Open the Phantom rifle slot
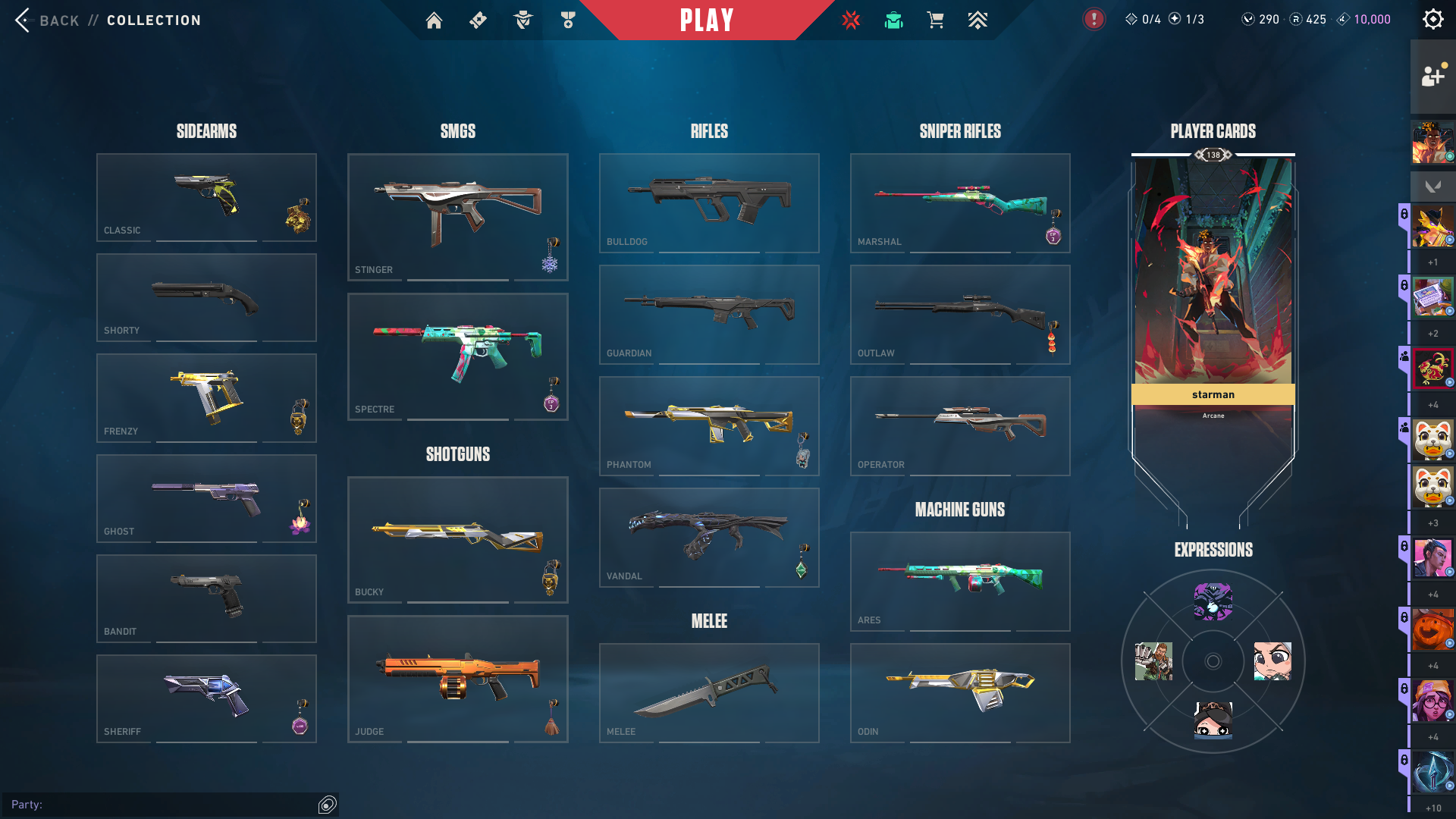Viewport: 1456px width, 819px height. click(708, 425)
